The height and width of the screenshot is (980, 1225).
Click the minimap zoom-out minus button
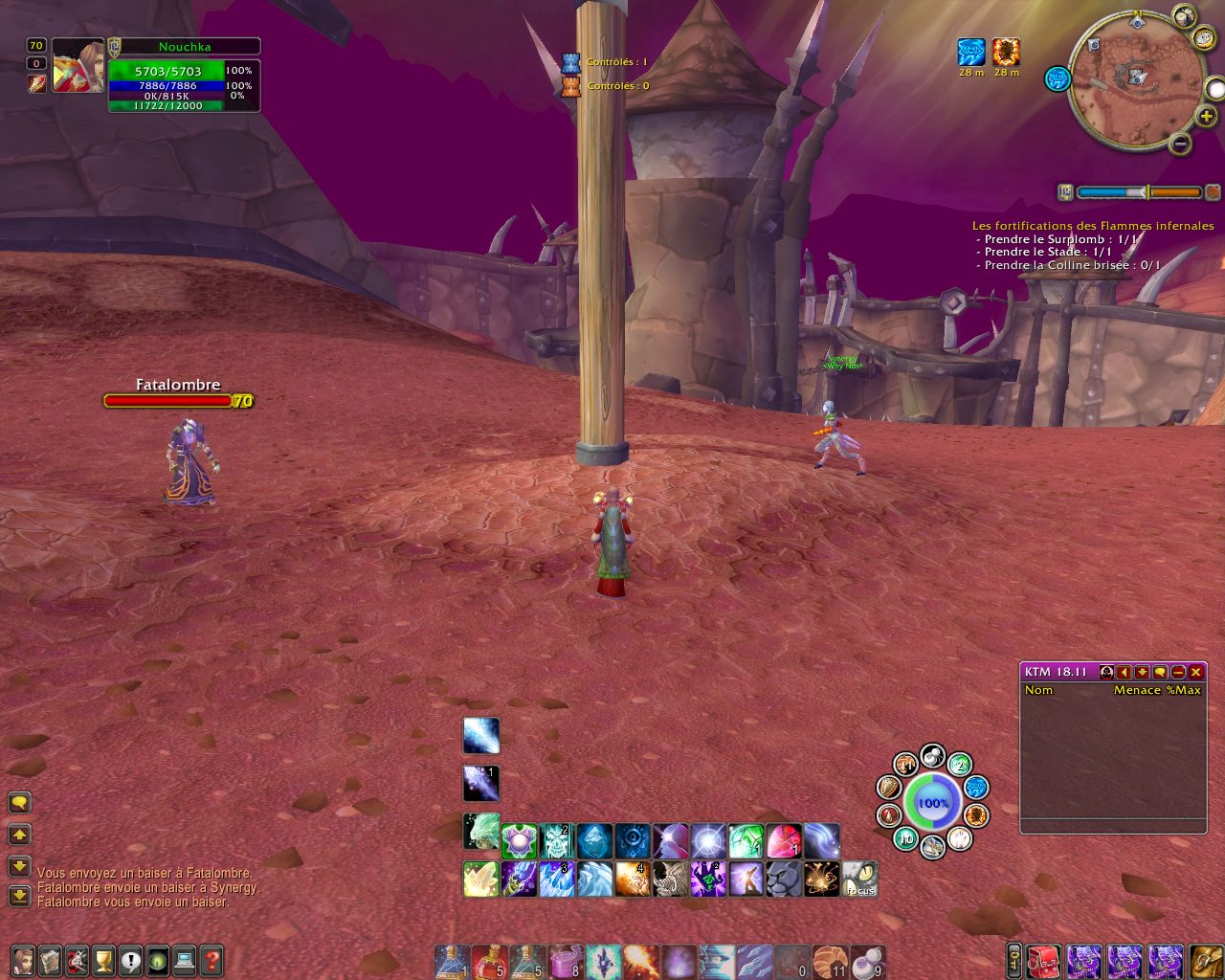(1181, 145)
